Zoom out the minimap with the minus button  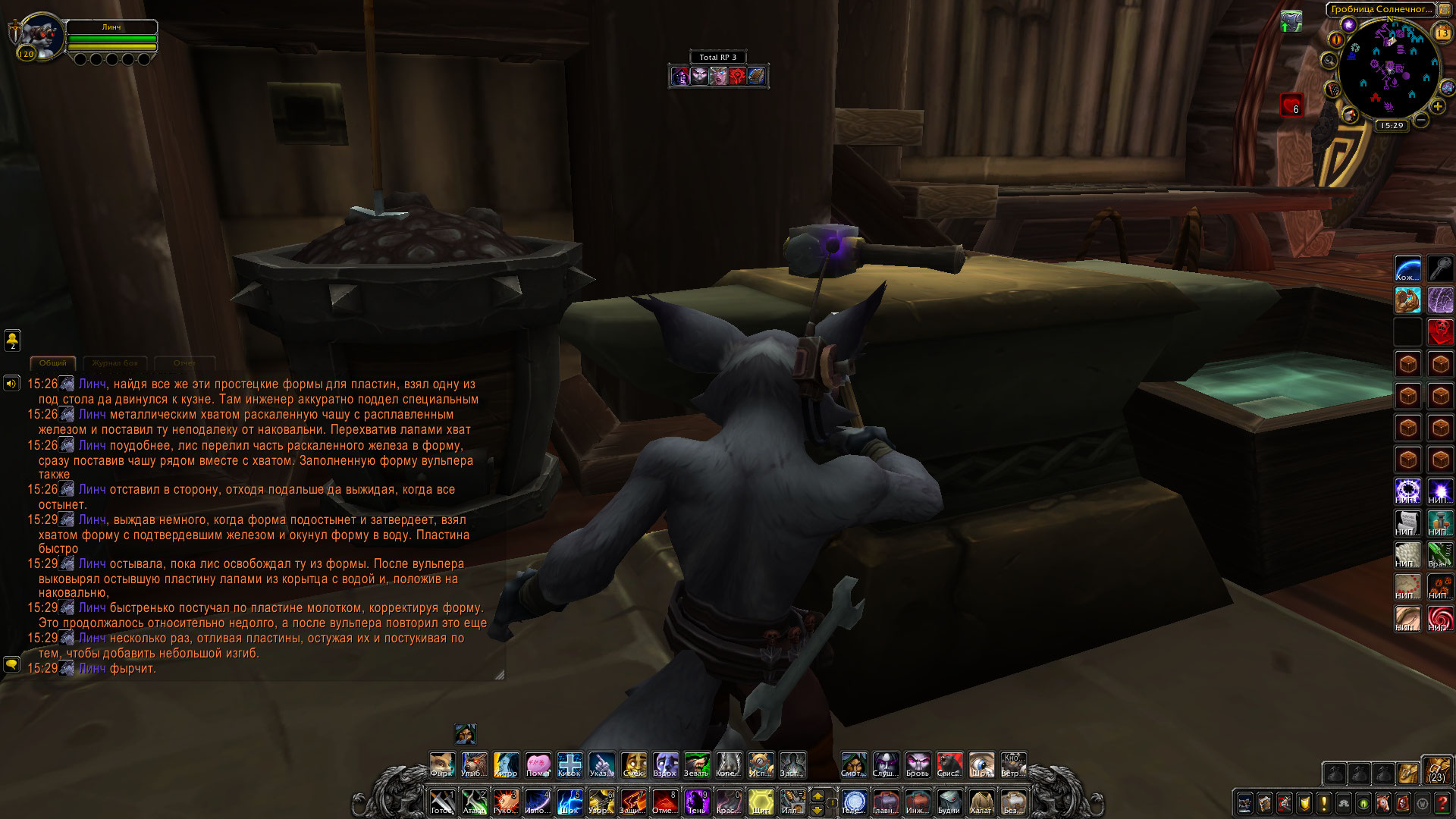(1421, 120)
